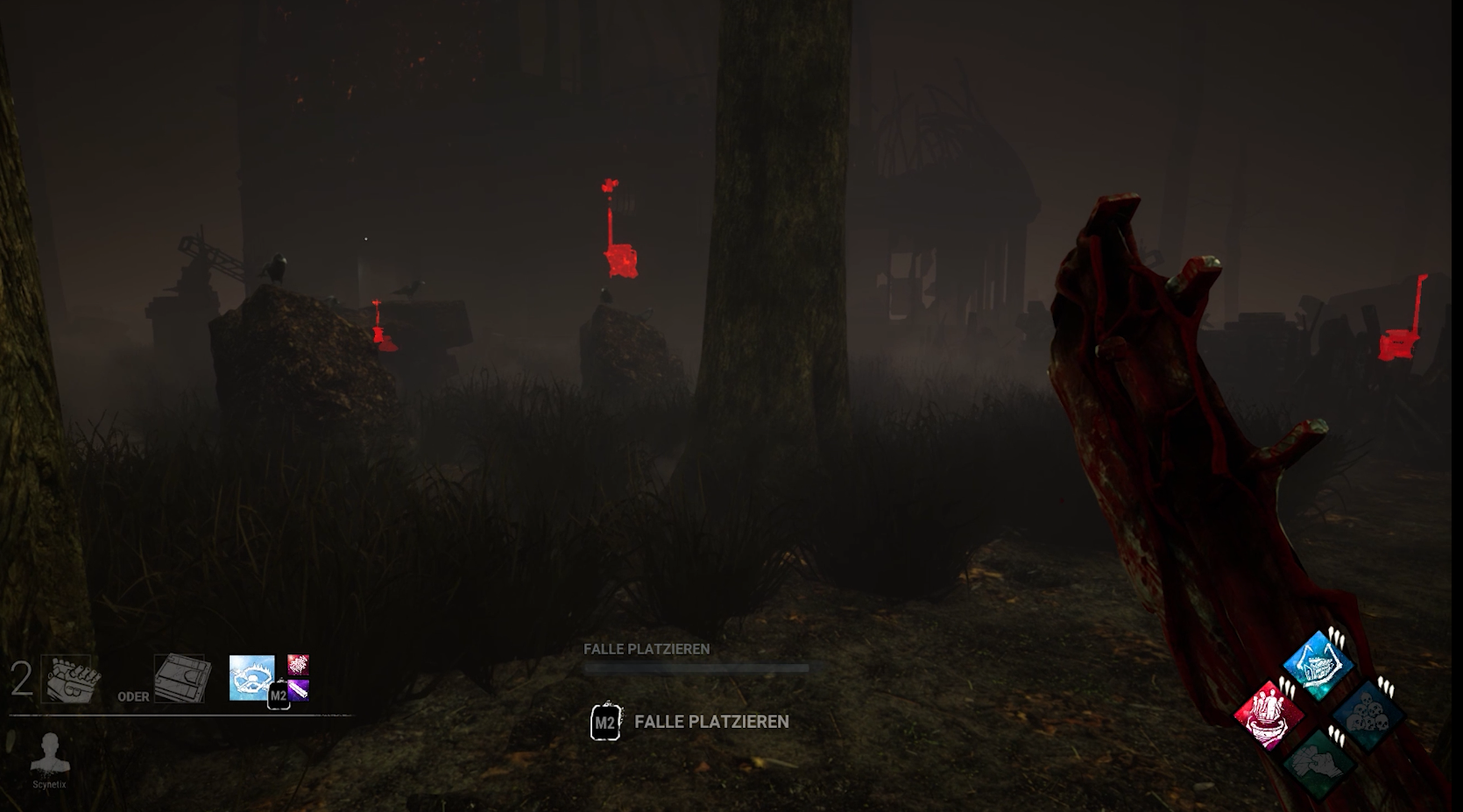Choose the purple power add-on icon
Image resolution: width=1463 pixels, height=812 pixels.
pyautogui.click(x=300, y=690)
